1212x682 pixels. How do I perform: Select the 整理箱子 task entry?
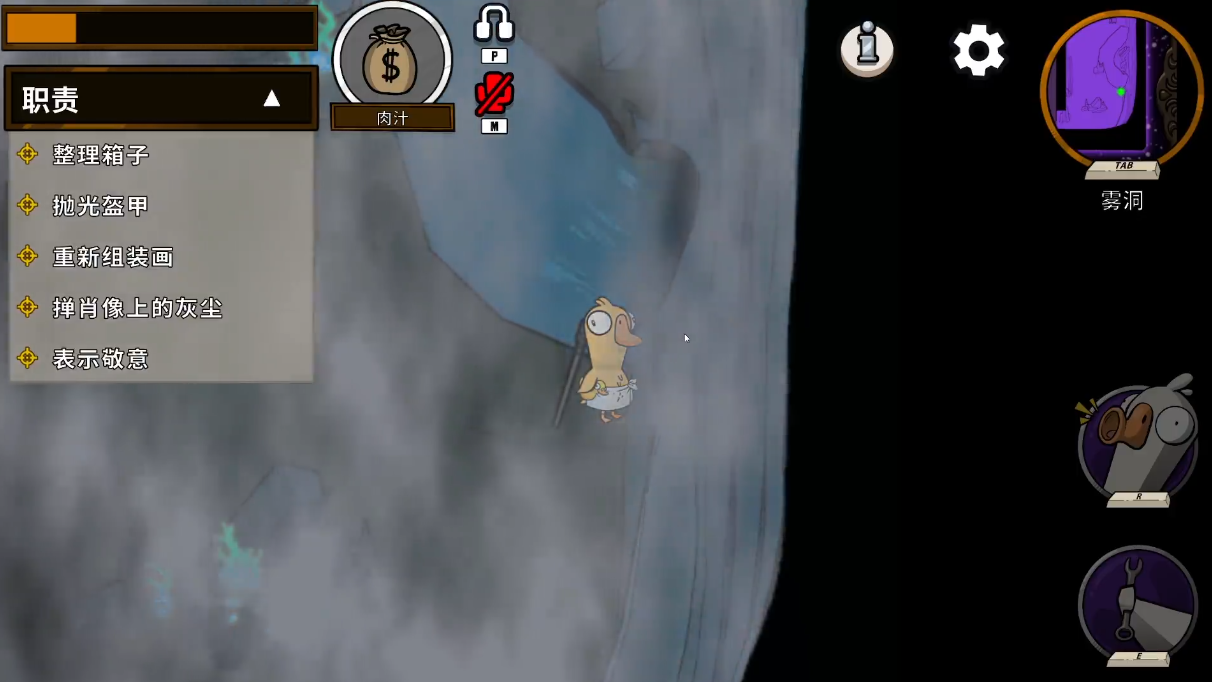click(x=100, y=154)
